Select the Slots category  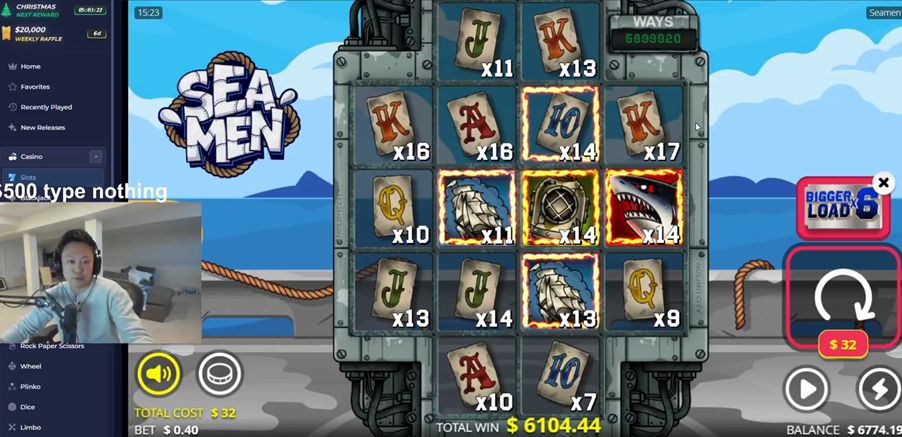(x=28, y=178)
